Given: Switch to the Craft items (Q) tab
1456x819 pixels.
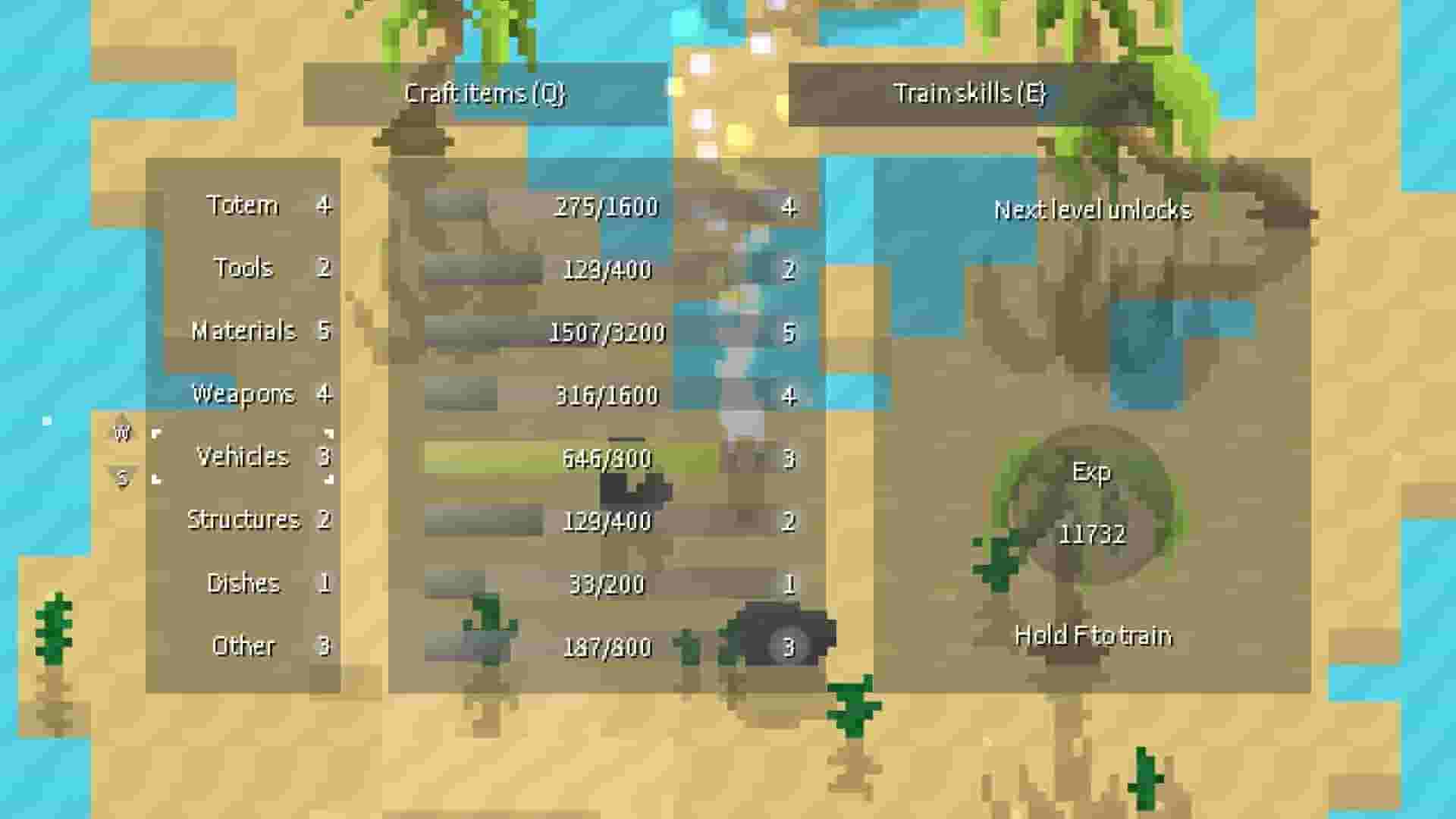Looking at the screenshot, I should click(485, 96).
